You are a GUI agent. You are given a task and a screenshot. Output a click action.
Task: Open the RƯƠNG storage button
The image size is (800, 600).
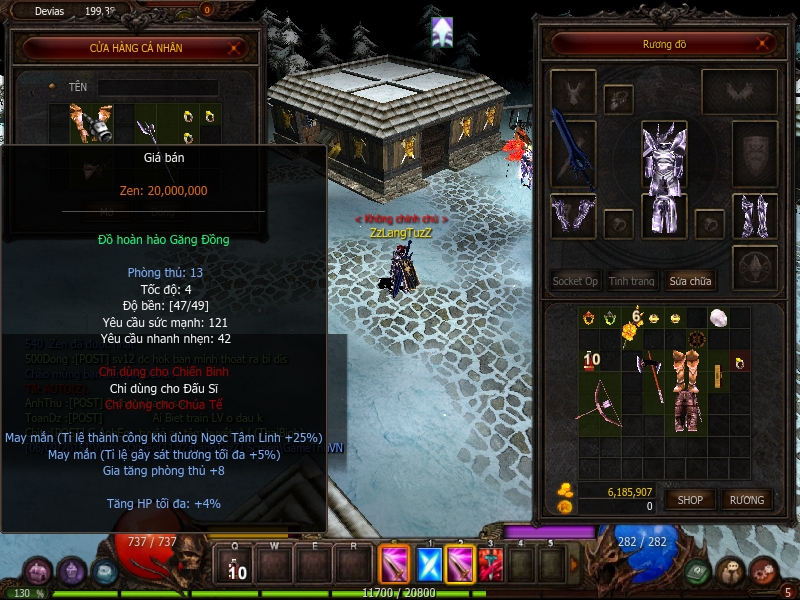point(746,499)
